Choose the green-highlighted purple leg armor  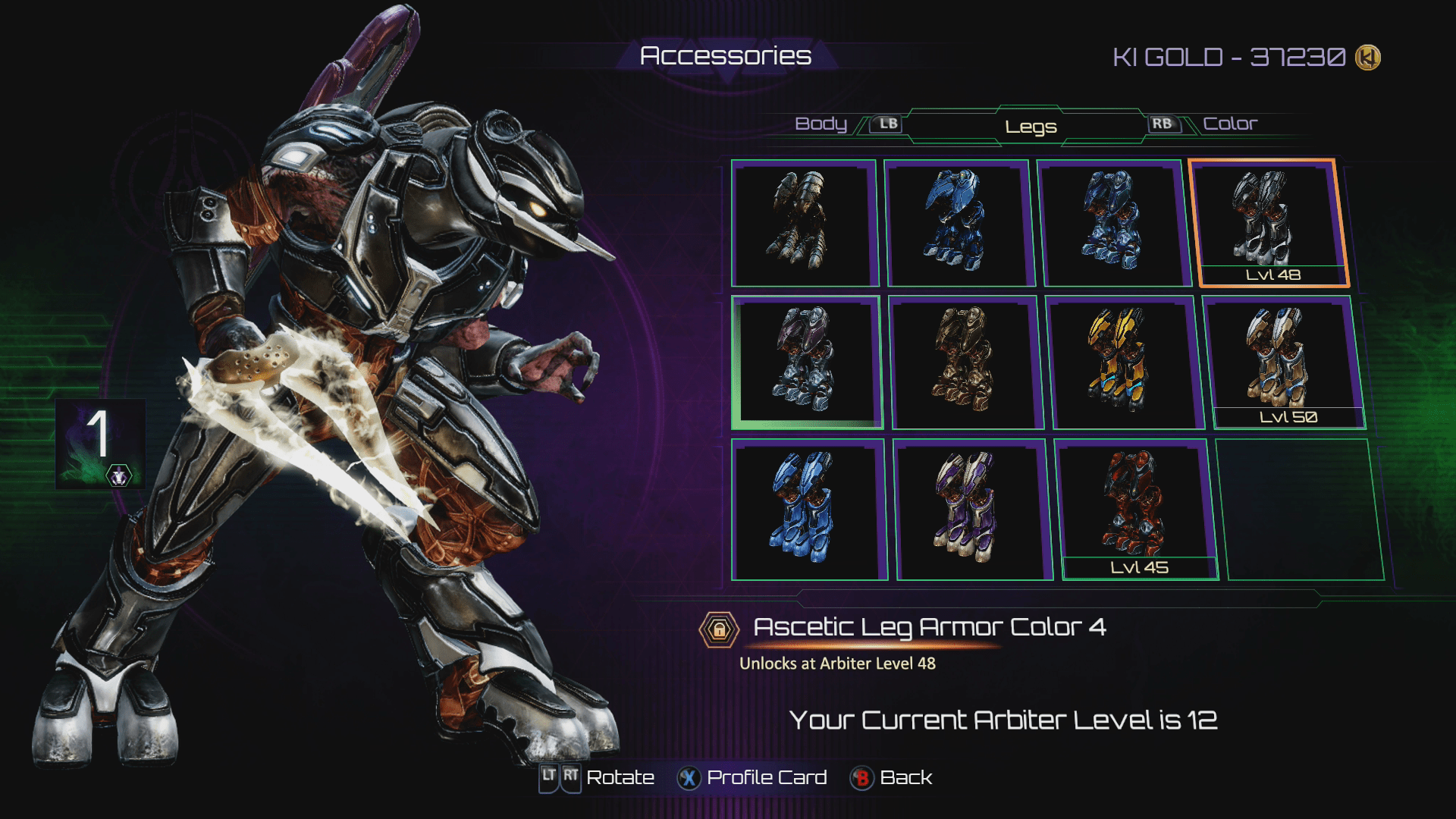[806, 362]
